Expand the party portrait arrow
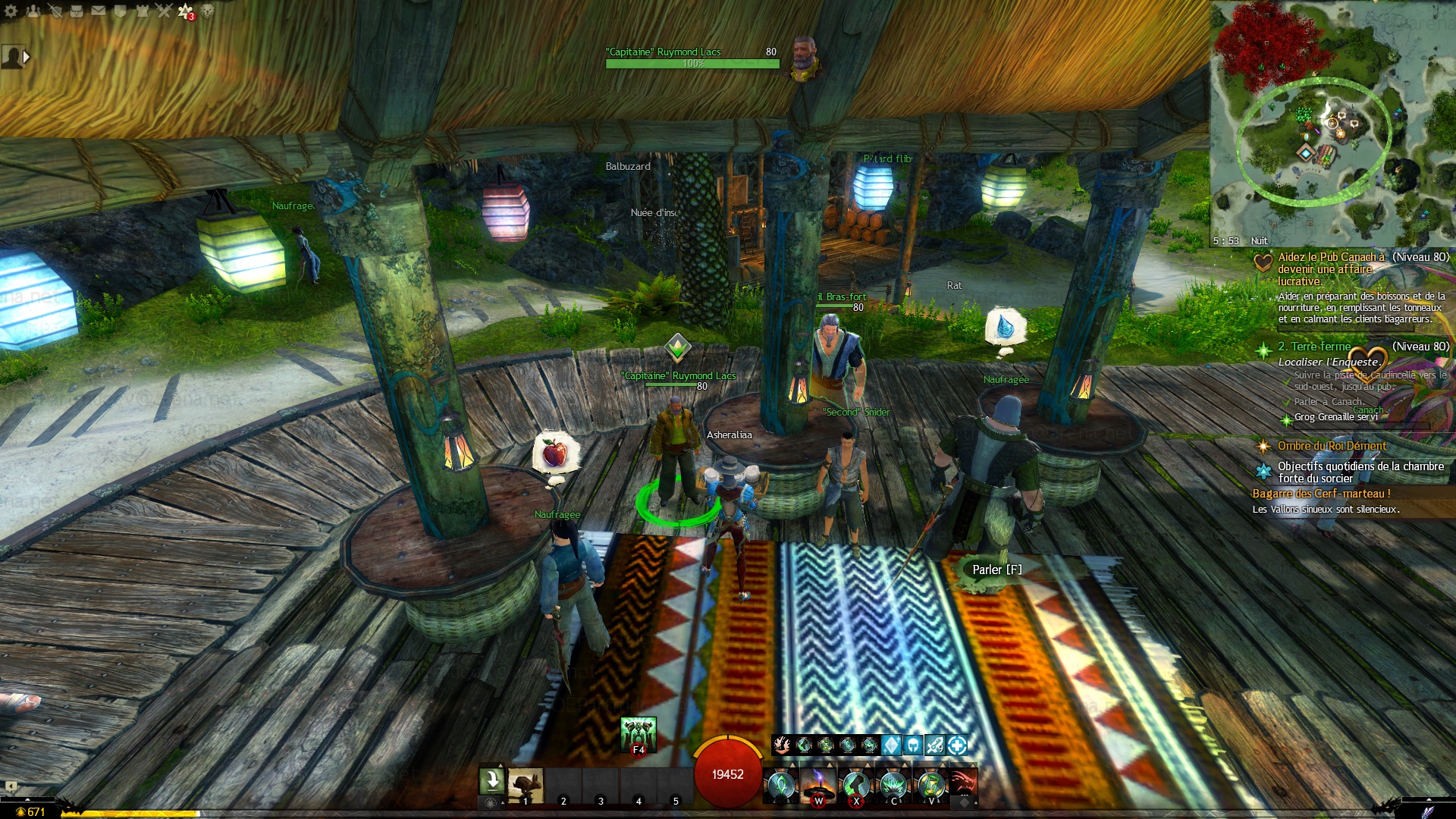This screenshot has width=1456, height=819. [x=27, y=56]
